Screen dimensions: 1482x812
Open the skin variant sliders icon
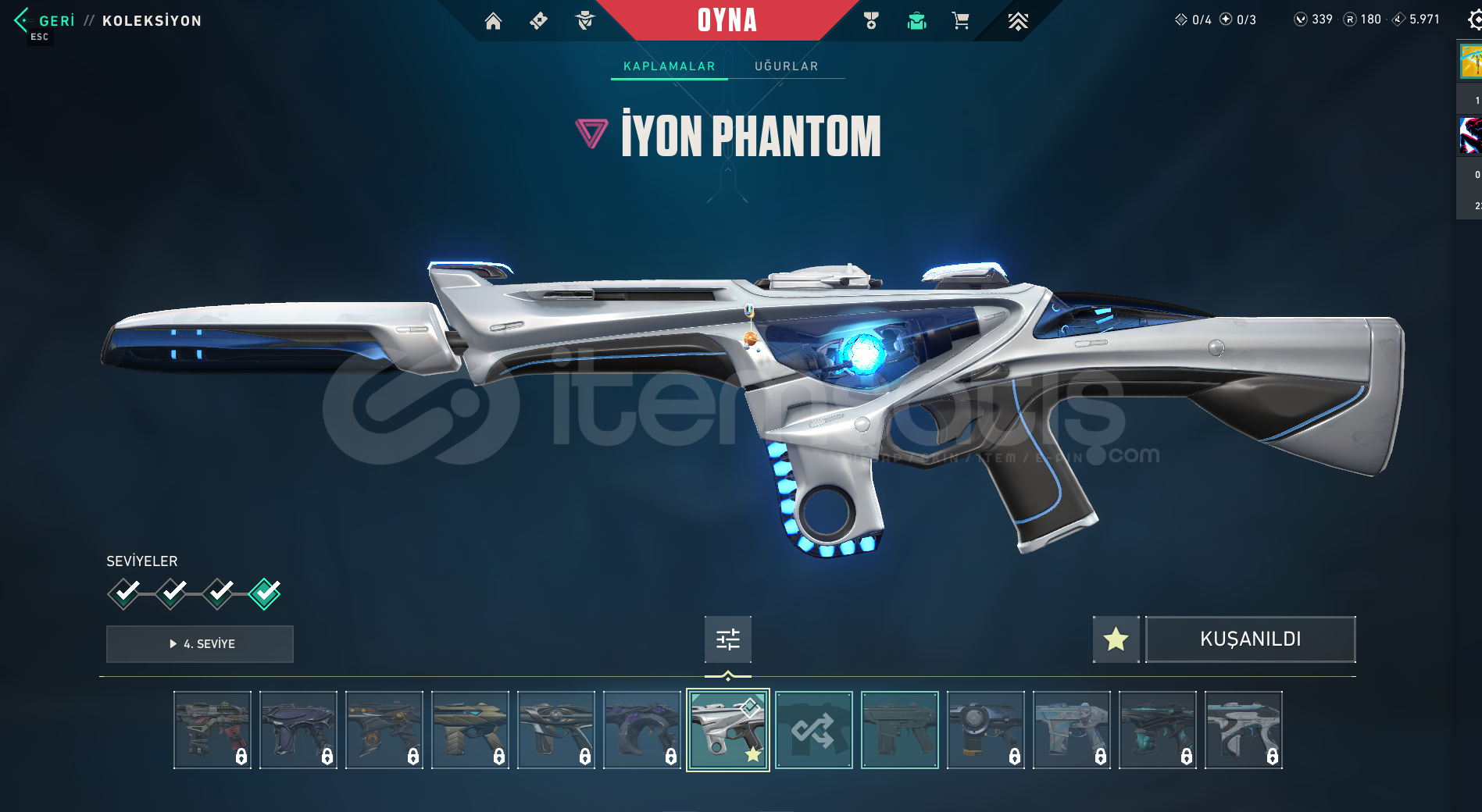[x=727, y=639]
